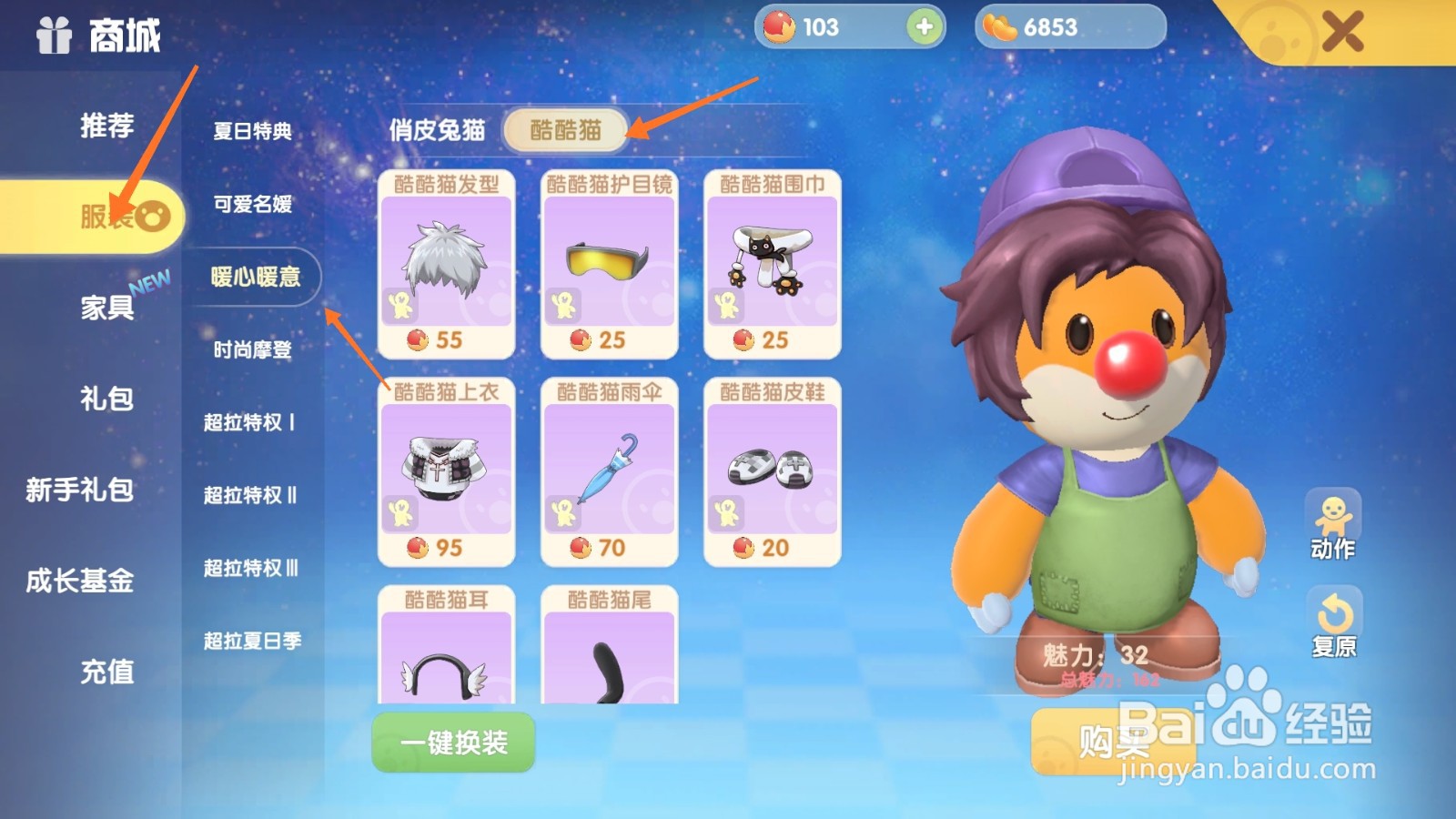The height and width of the screenshot is (819, 1456).
Task: Expand the 超拉特权 I section
Action: tap(253, 423)
